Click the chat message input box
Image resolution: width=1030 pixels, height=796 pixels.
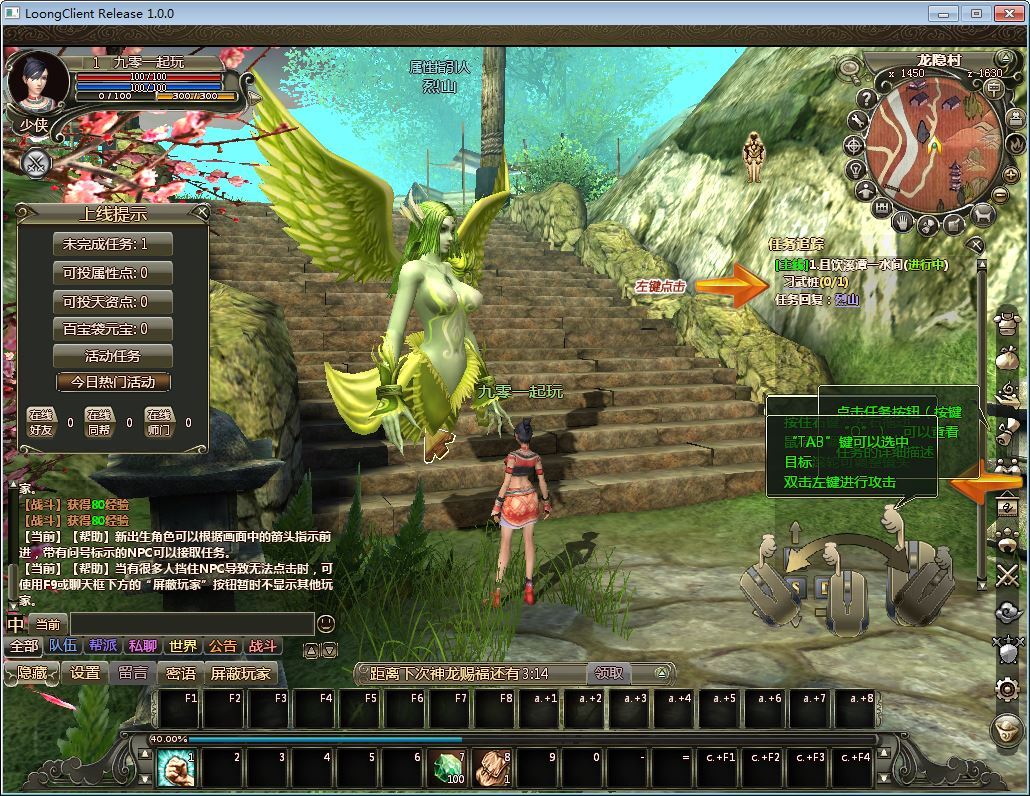(190, 623)
